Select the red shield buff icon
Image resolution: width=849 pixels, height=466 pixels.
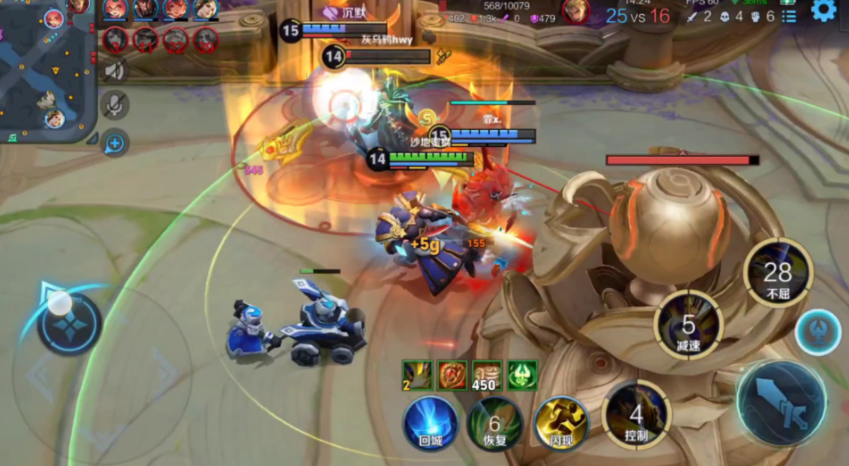pyautogui.click(x=452, y=375)
